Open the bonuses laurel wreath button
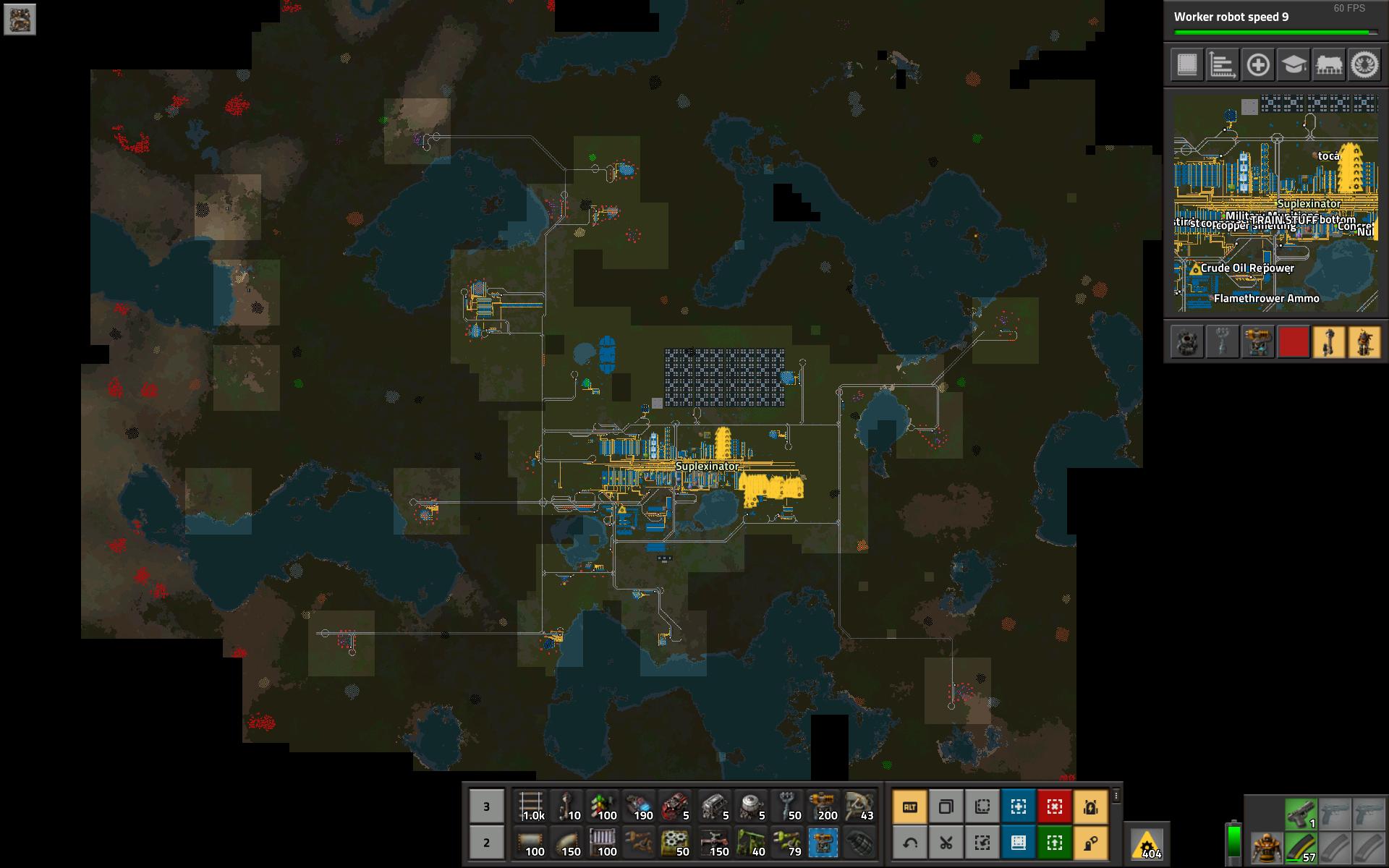This screenshot has height=868, width=1389. pyautogui.click(x=1364, y=65)
